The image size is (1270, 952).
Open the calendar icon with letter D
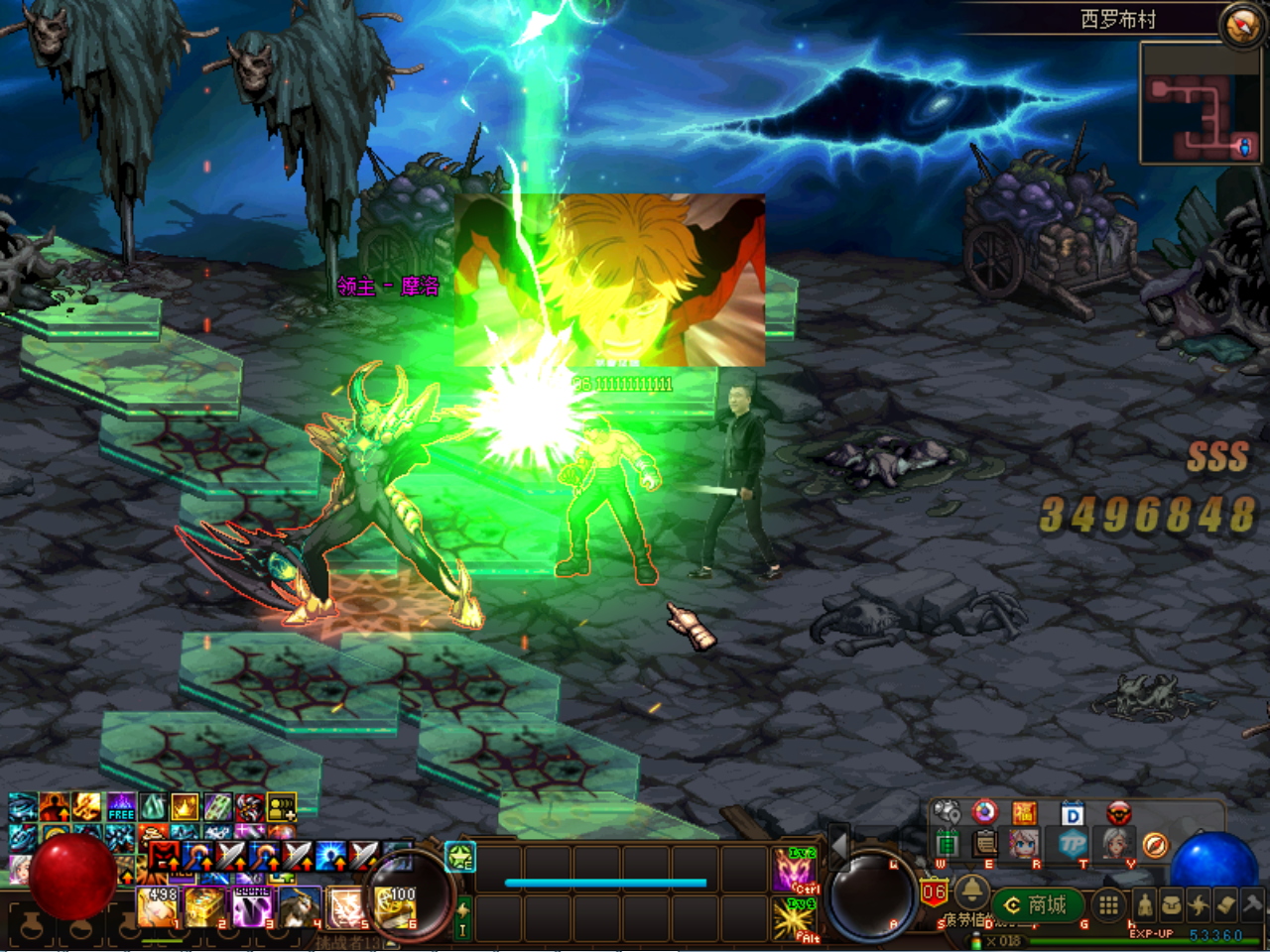(1073, 814)
